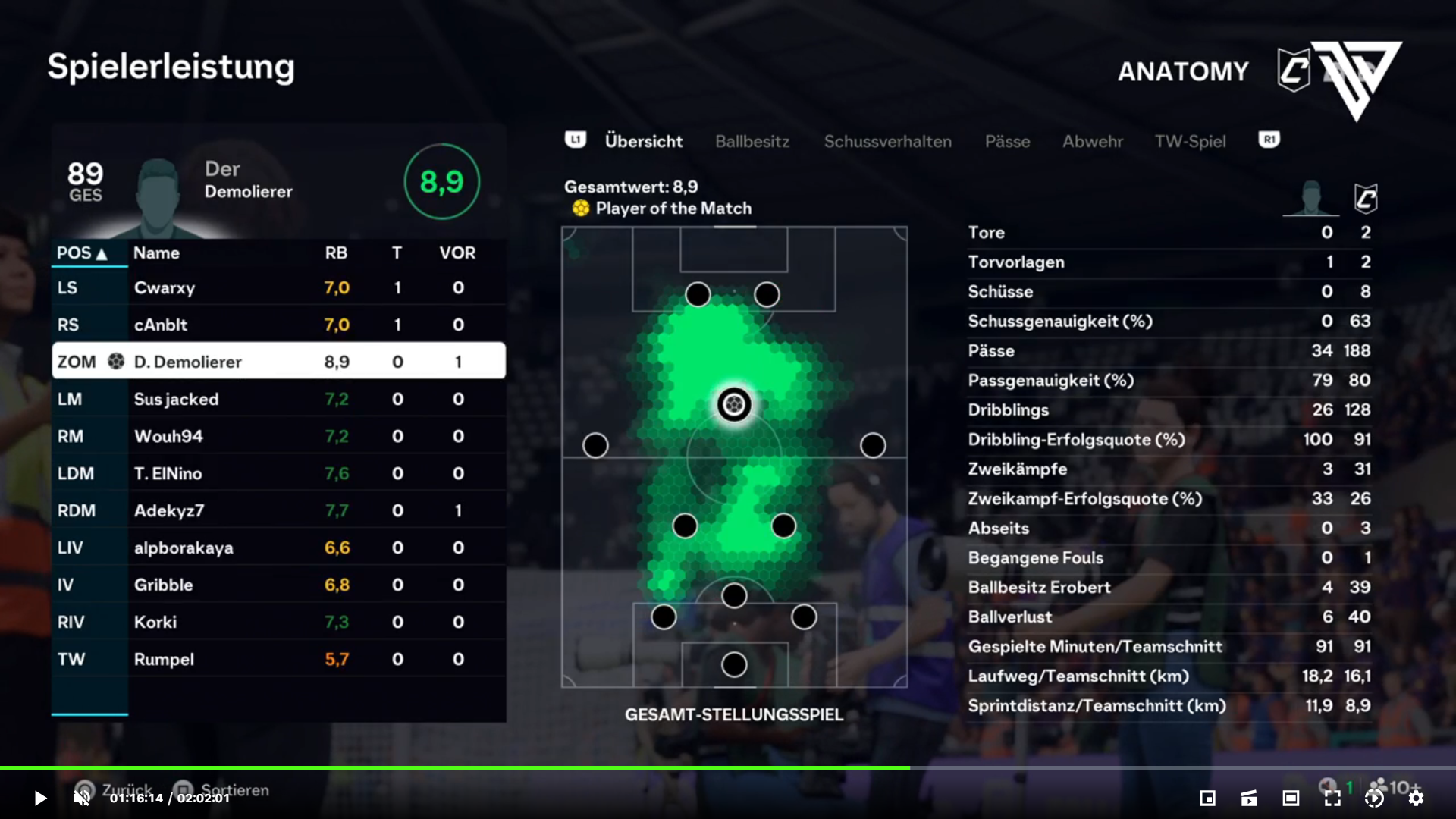This screenshot has height=819, width=1456.
Task: Pick Sus jacked in the roster
Action: click(278, 400)
